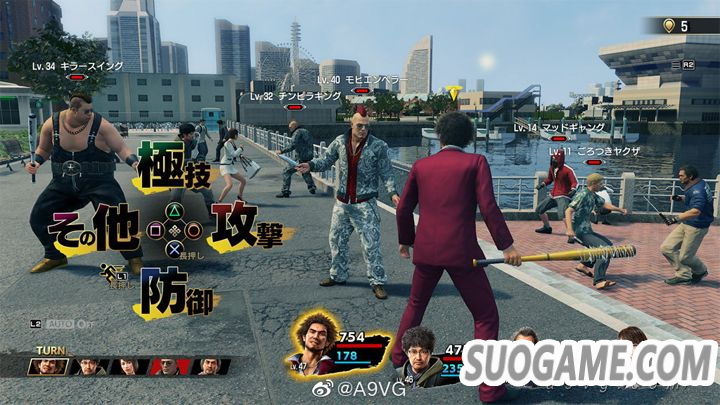Select the glasses-wearing party member portrait
Screen dimensions: 720x405
tap(420, 357)
